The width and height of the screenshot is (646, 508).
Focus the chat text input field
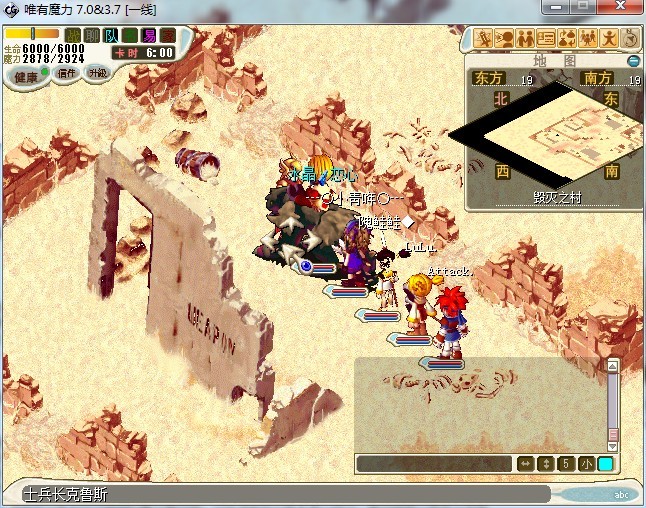(434, 464)
